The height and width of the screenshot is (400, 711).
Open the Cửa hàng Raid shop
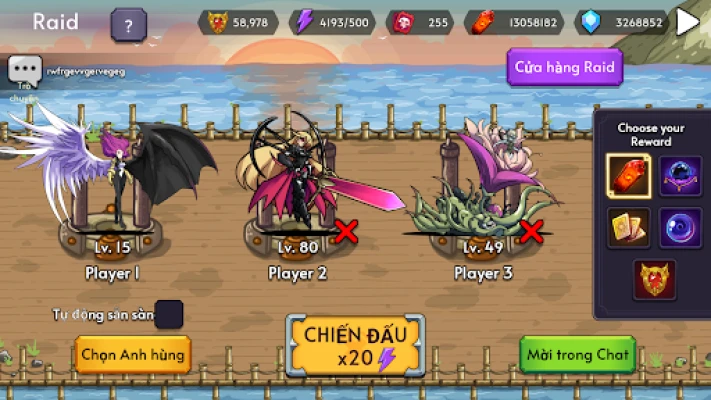pyautogui.click(x=565, y=67)
